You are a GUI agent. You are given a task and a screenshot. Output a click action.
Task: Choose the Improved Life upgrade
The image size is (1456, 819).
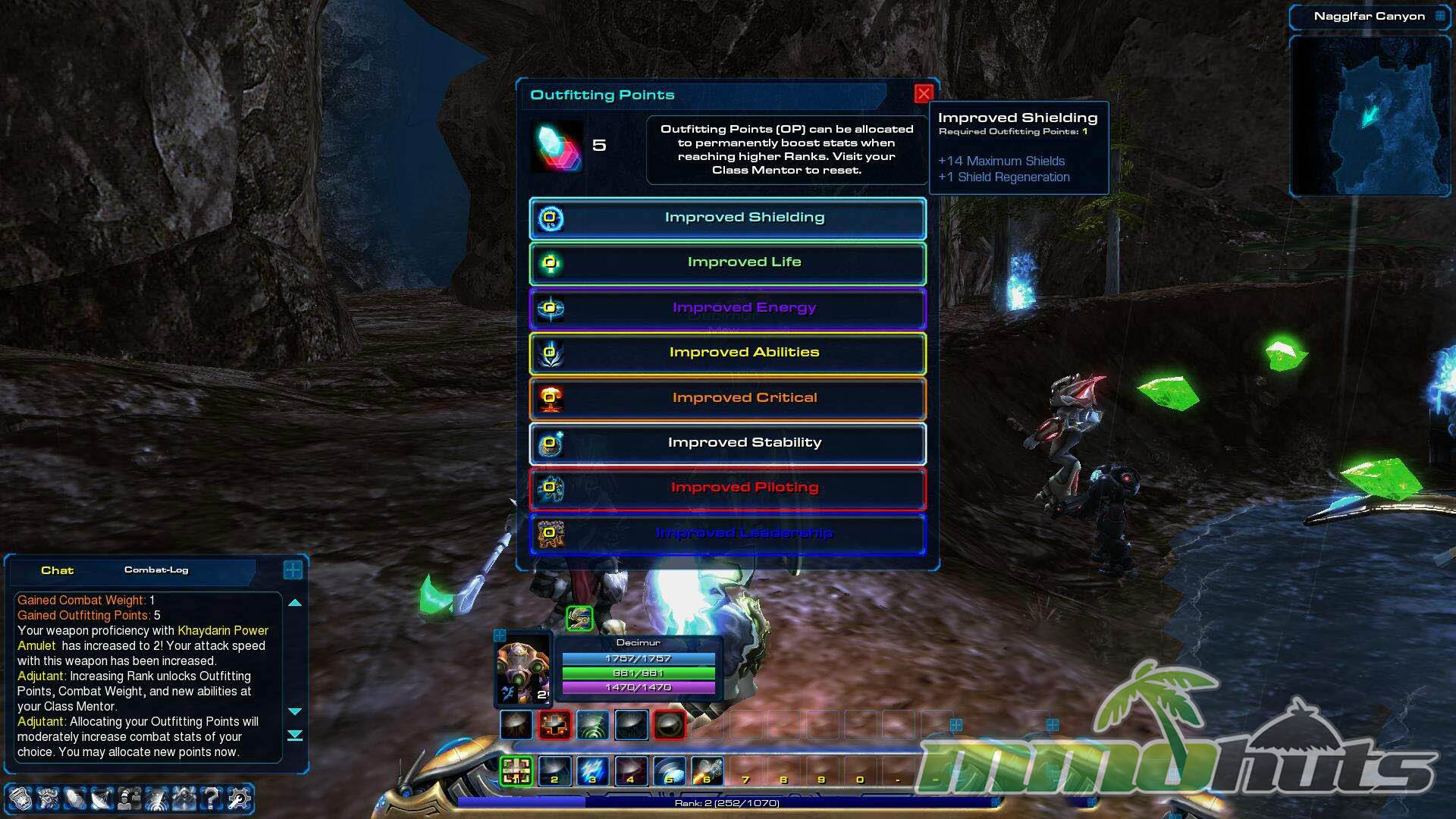pyautogui.click(x=727, y=263)
